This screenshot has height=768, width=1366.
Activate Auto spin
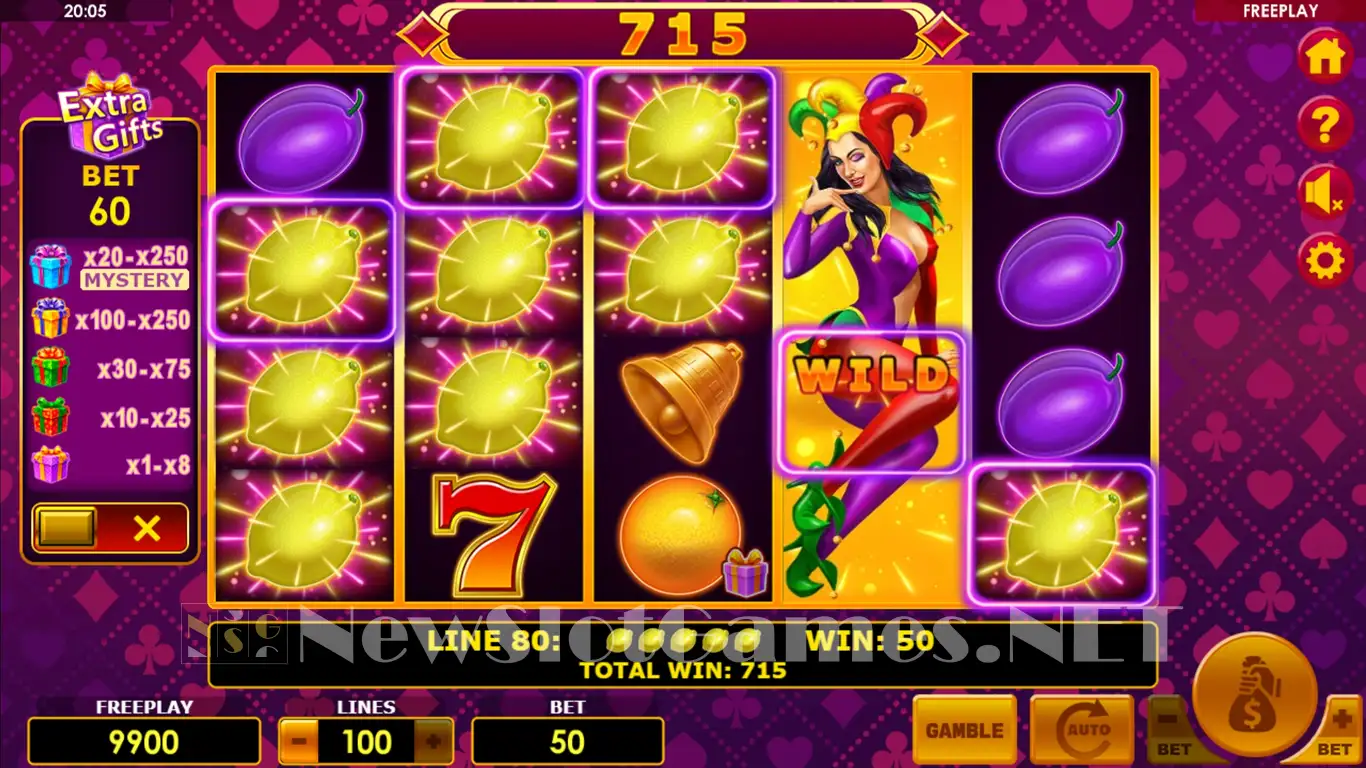[x=1081, y=731]
